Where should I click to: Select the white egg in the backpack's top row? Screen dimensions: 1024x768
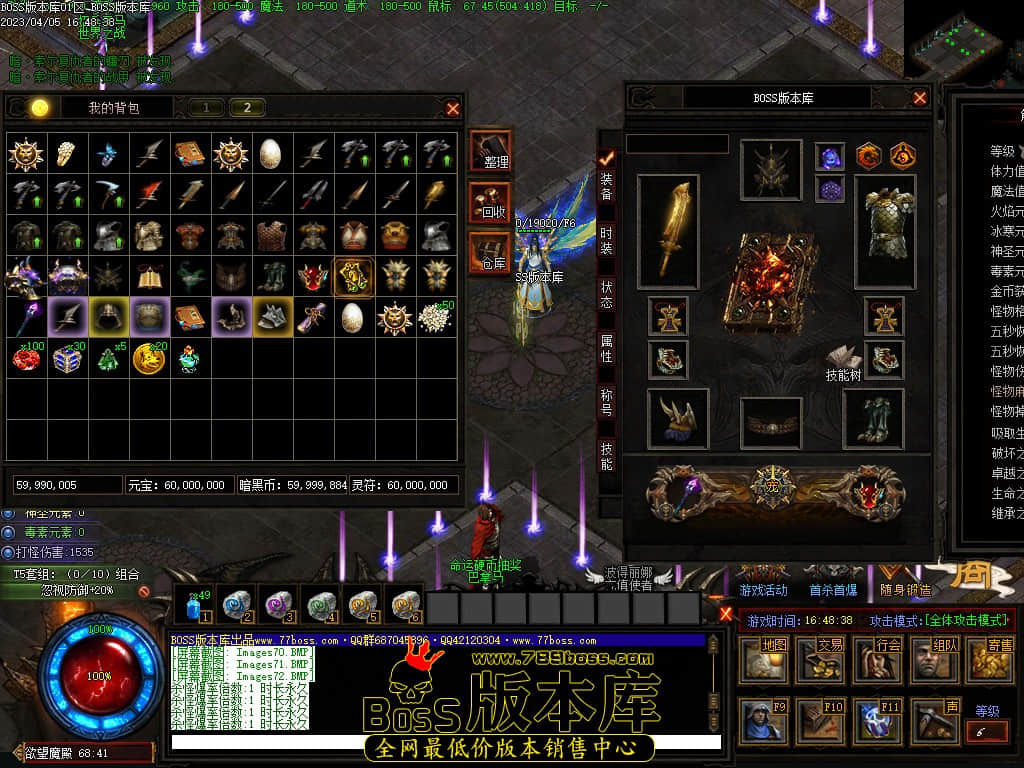click(270, 152)
